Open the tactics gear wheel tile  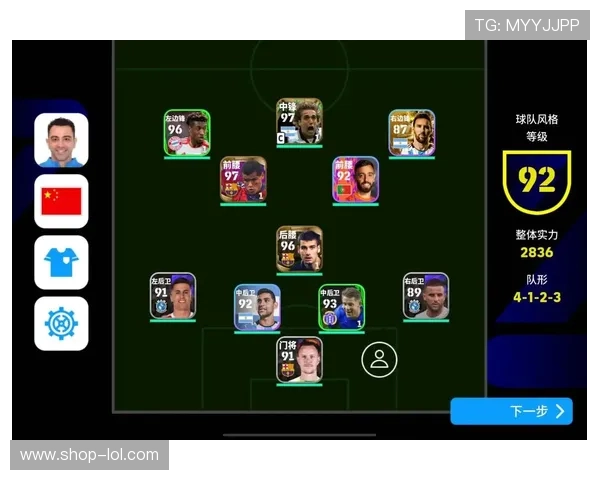pos(61,323)
